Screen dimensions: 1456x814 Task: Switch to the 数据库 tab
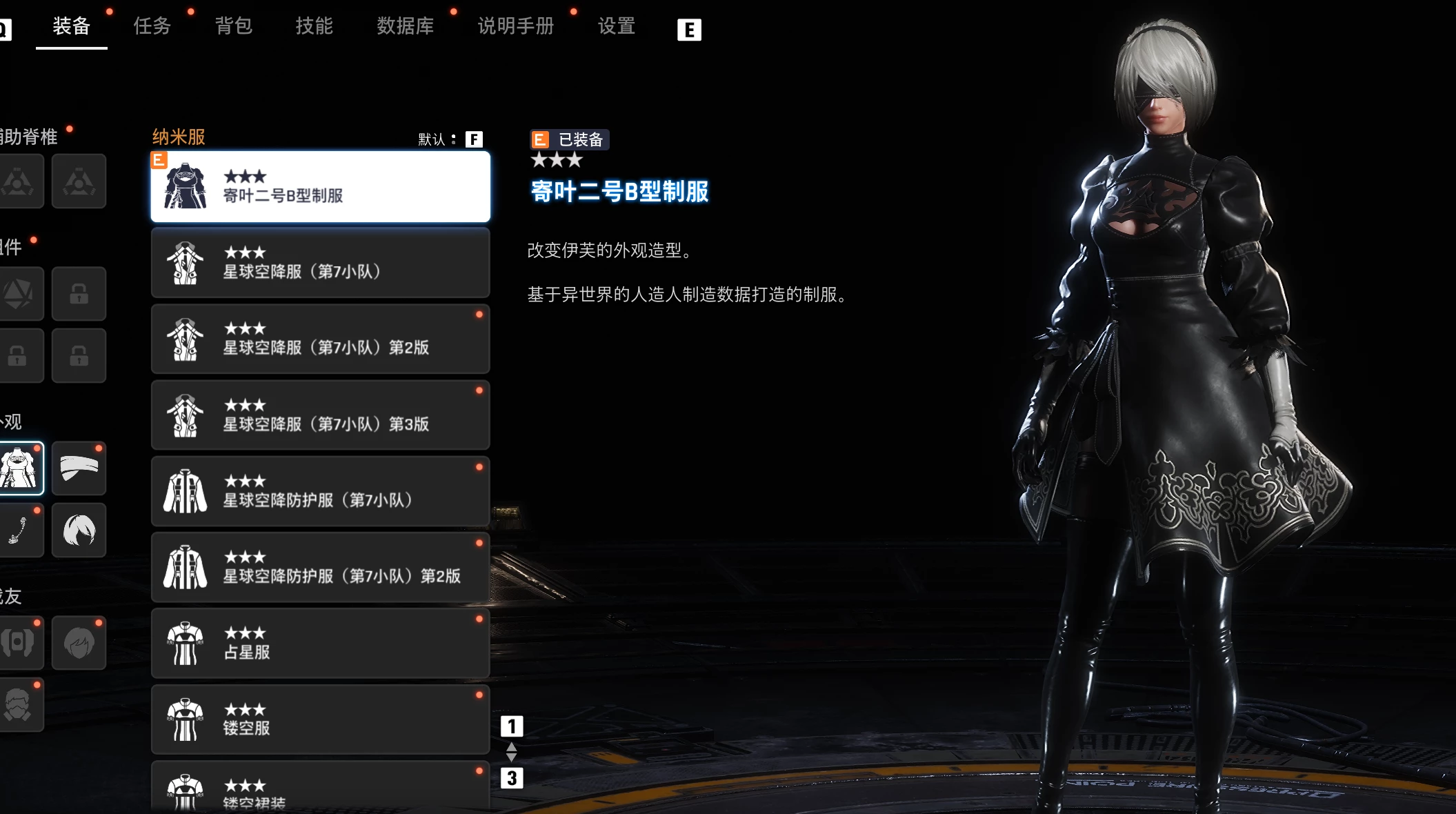406,26
